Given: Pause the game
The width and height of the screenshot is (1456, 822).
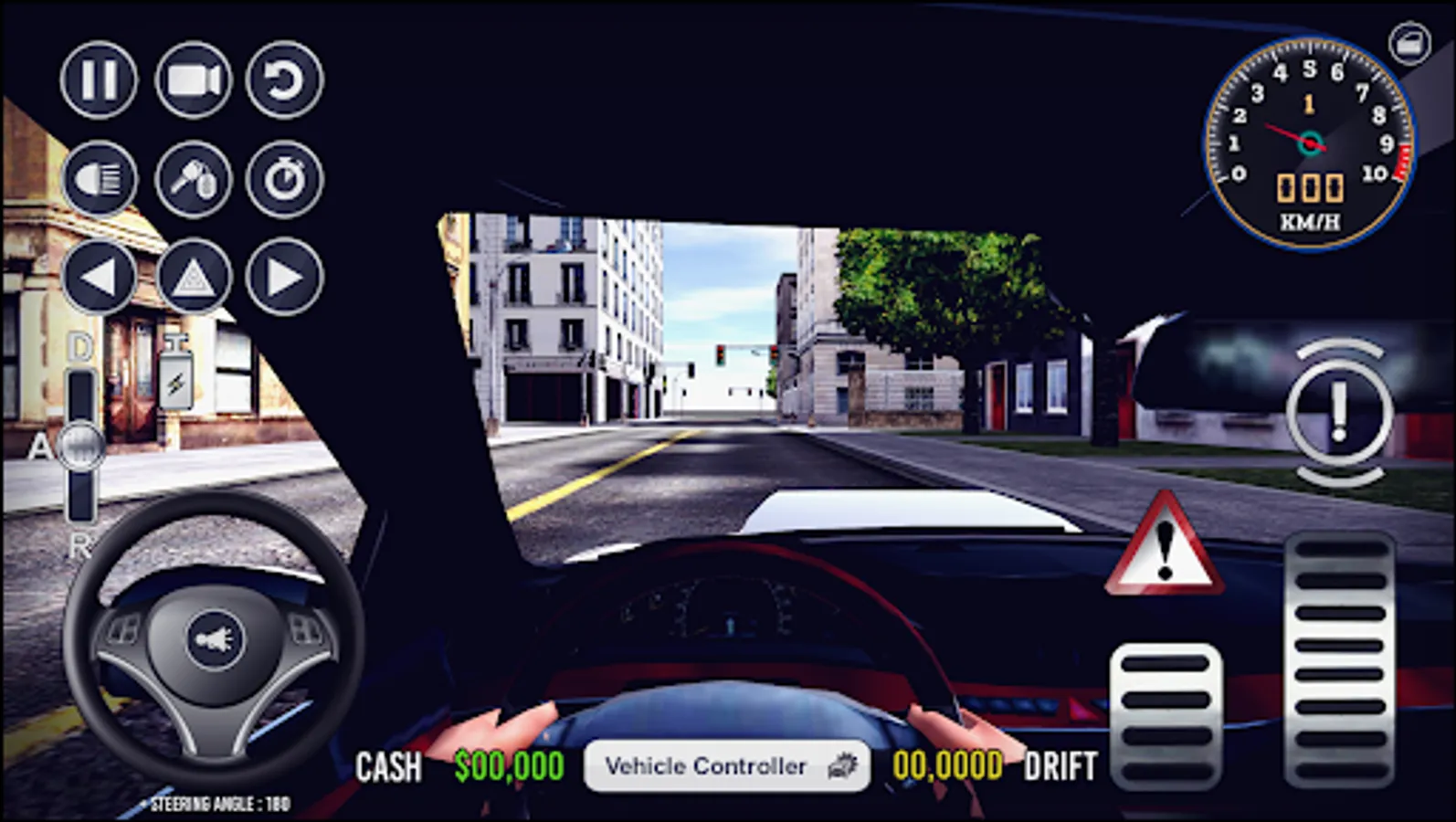Looking at the screenshot, I should pos(100,79).
